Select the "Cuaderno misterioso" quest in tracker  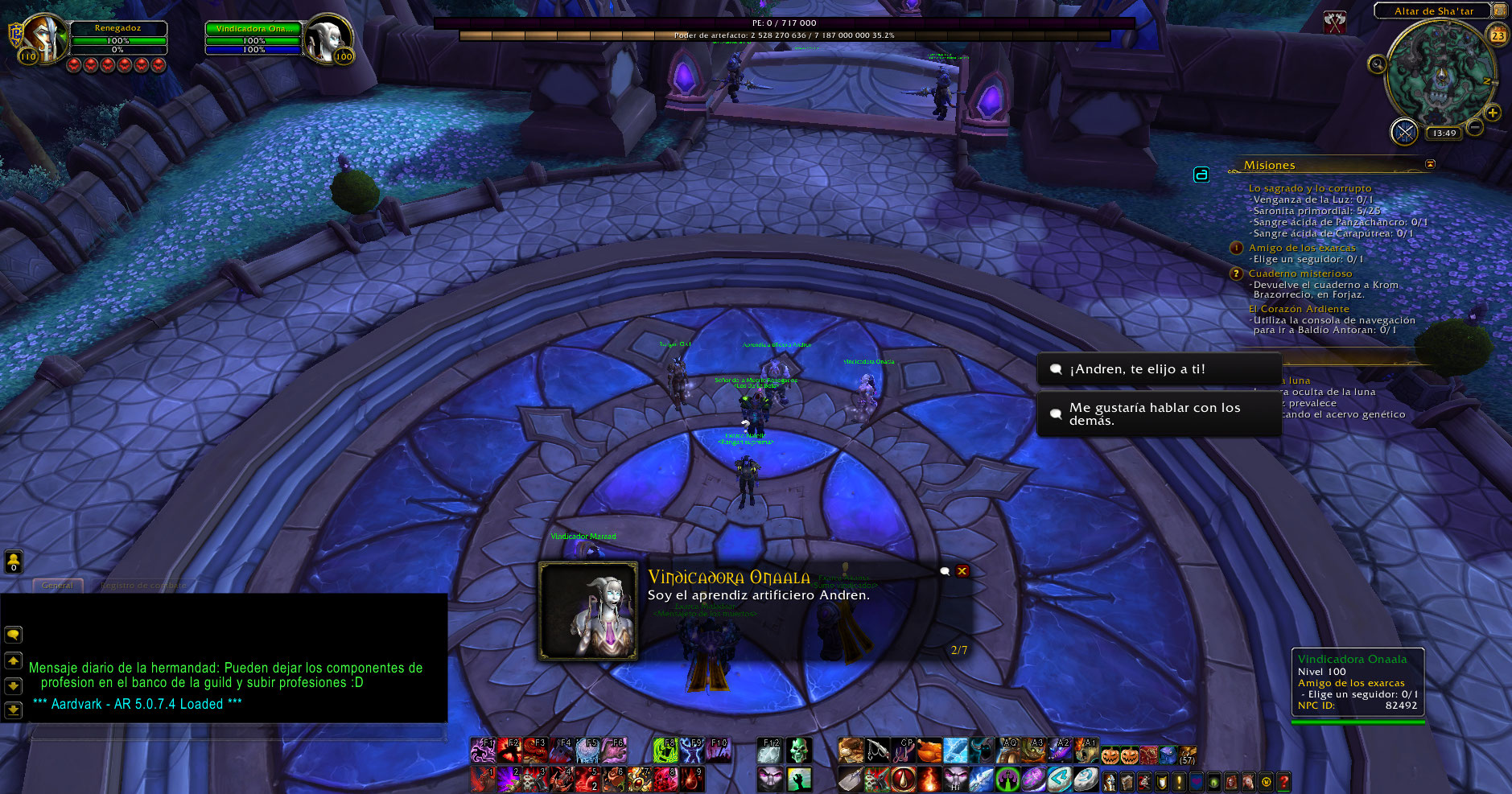point(1300,274)
